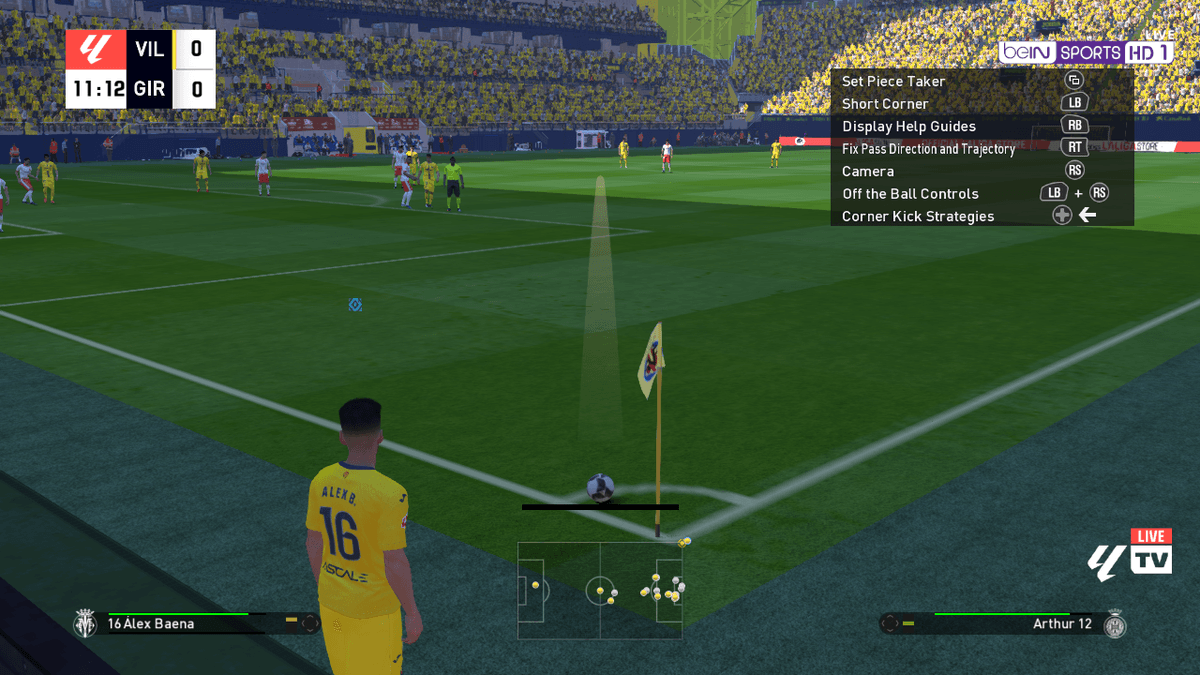
Task: Open Corner Kick Strategies
Action: [917, 216]
